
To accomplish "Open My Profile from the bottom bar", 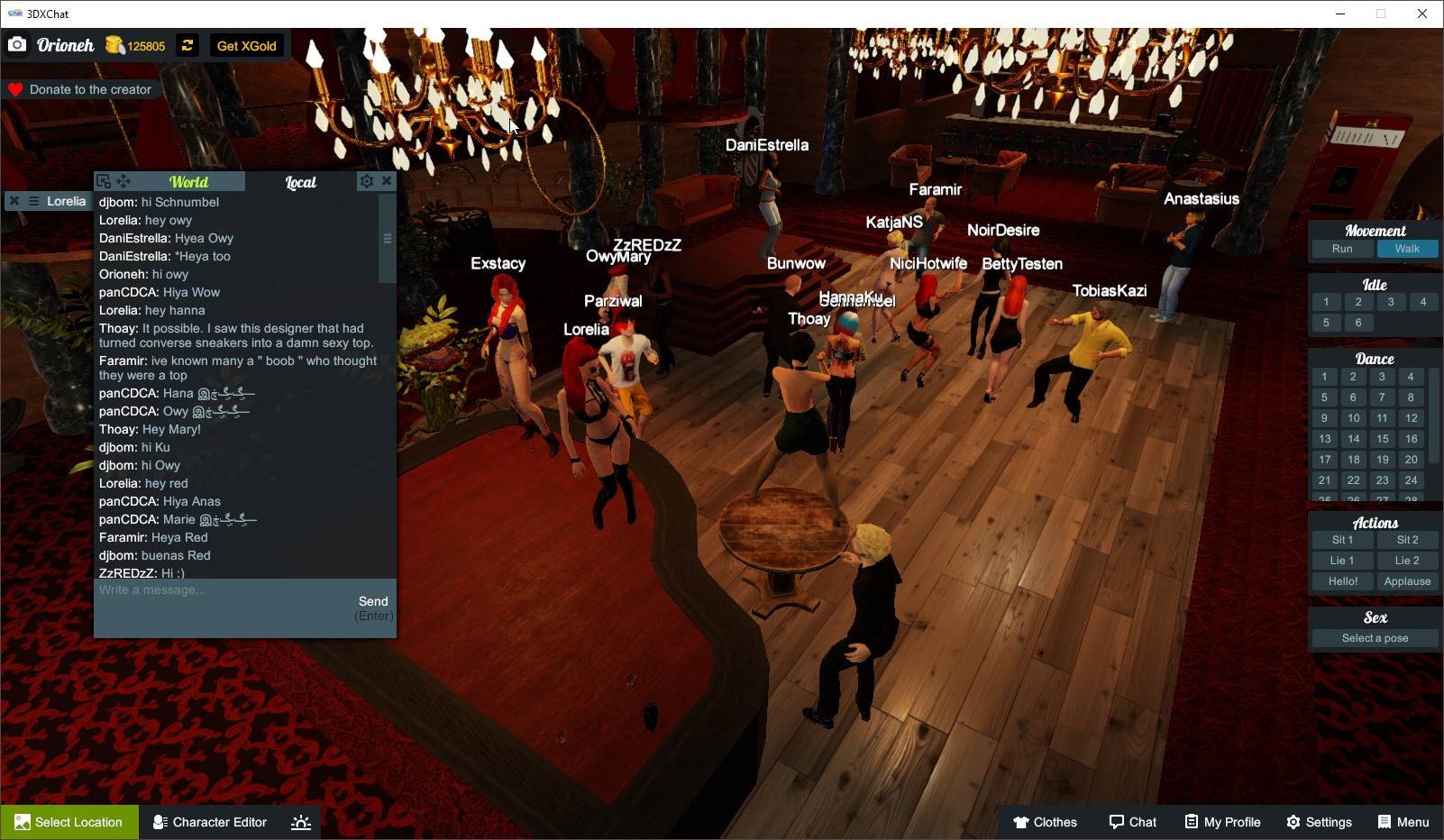I will coord(1222,822).
